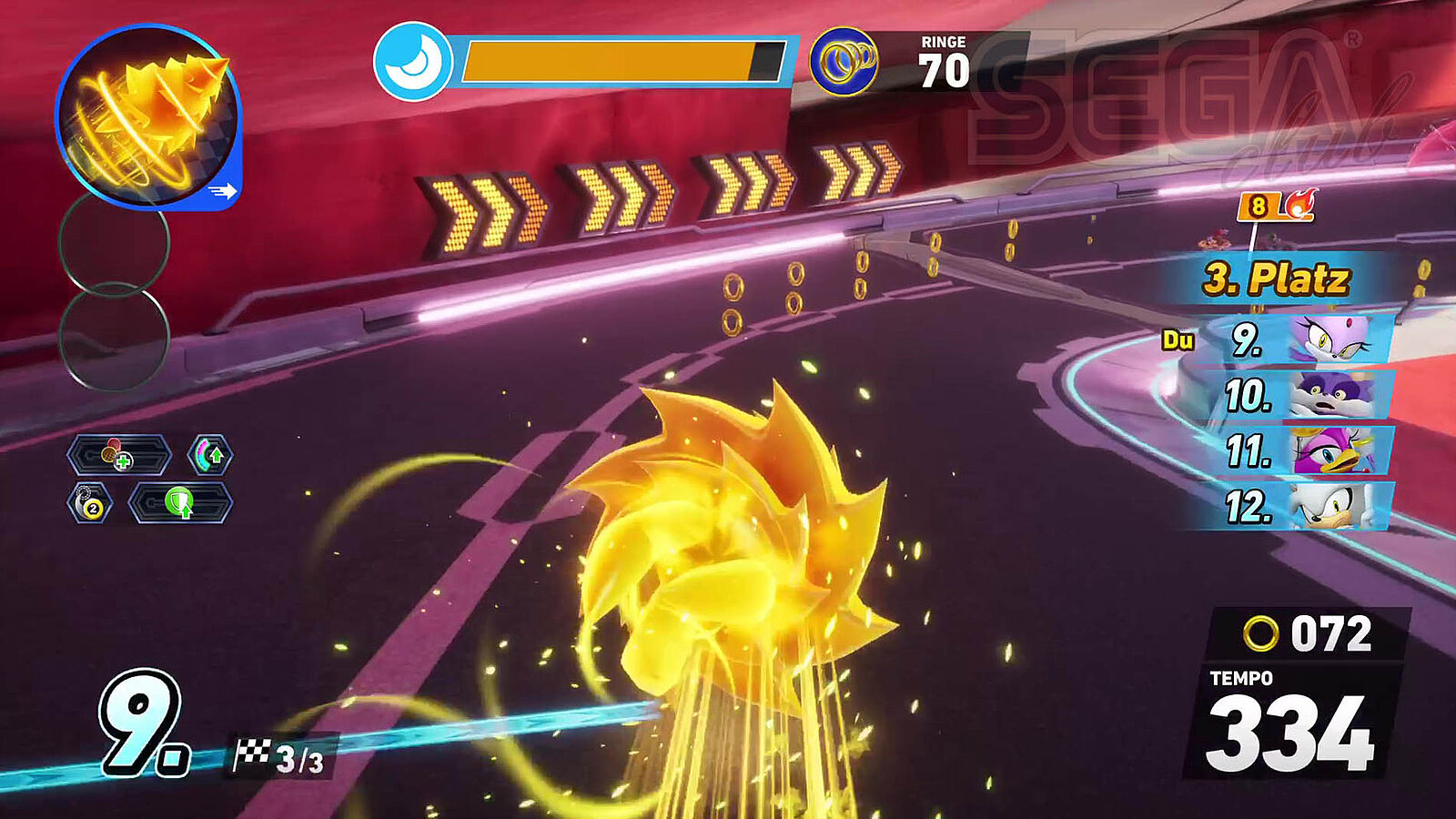
Task: Select the gadget with the green plus
Action: click(x=118, y=455)
